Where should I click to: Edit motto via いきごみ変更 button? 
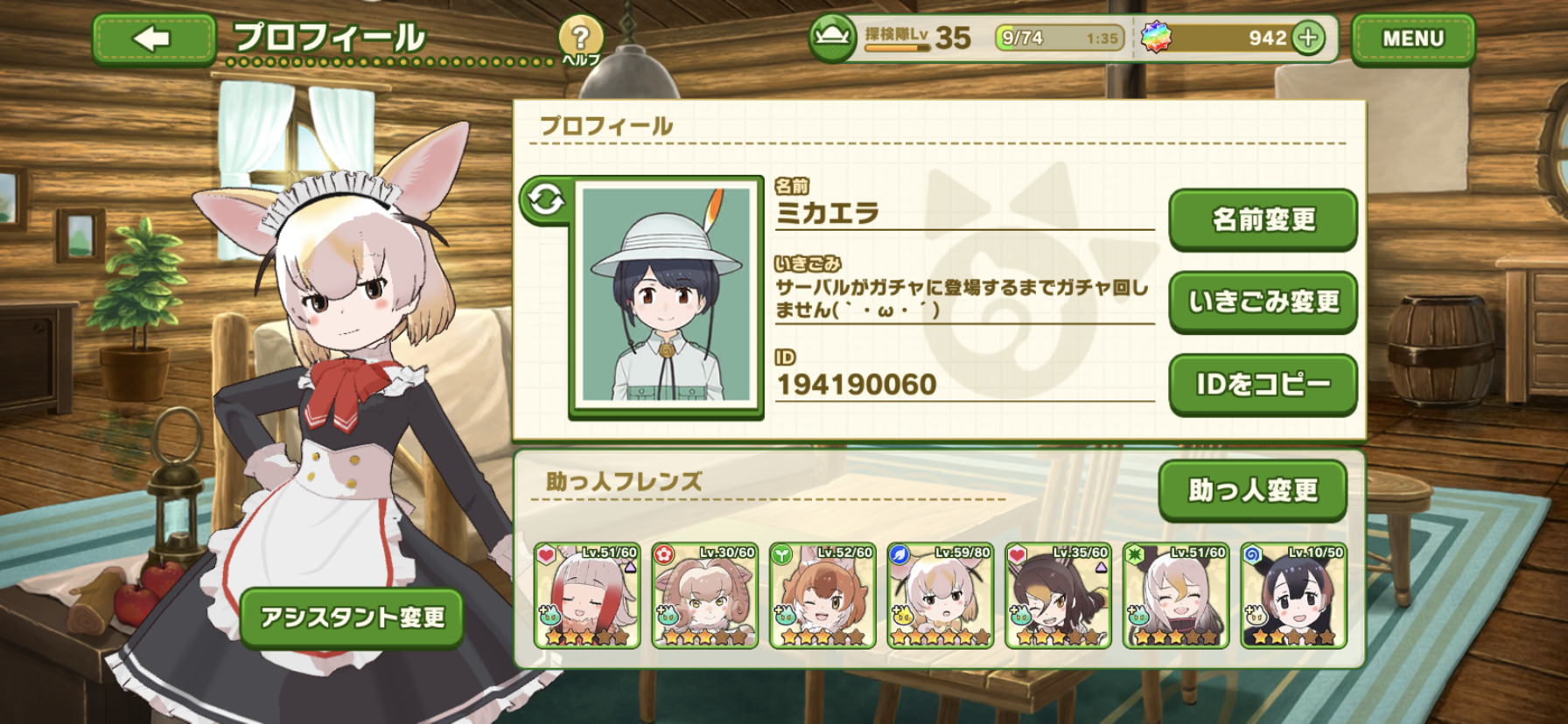(1263, 302)
